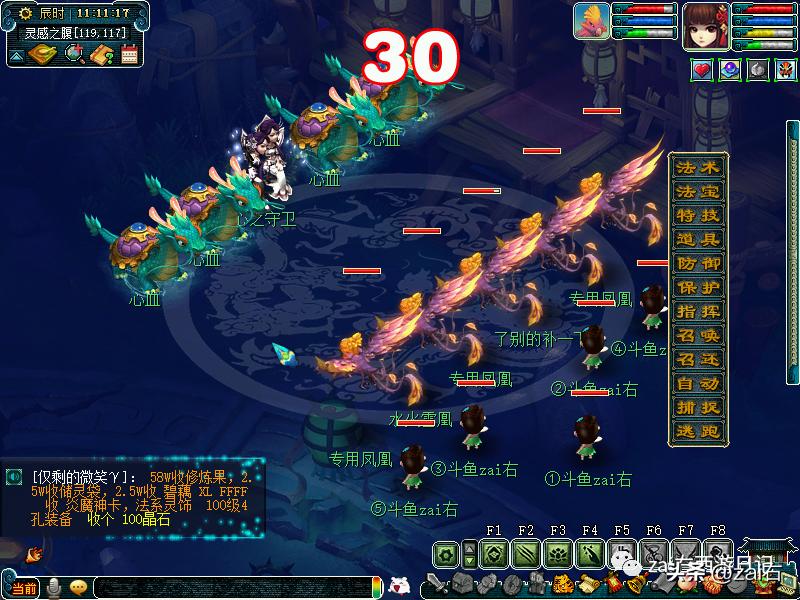
Task: Open the 法术 (Spells) battle command
Action: (698, 167)
